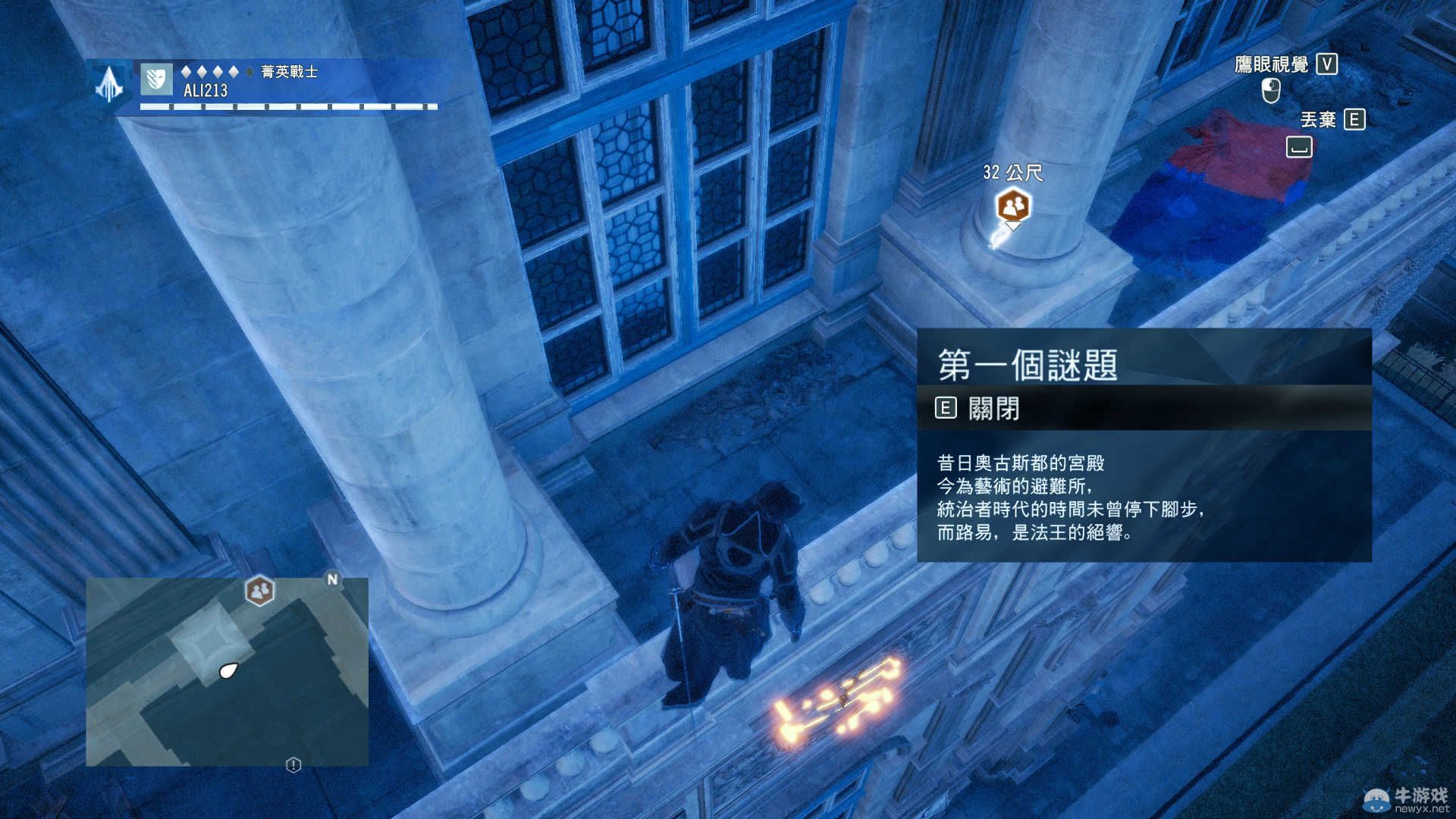The width and height of the screenshot is (1456, 819).
Task: Select the co-op marker on the minimap
Action: click(259, 590)
